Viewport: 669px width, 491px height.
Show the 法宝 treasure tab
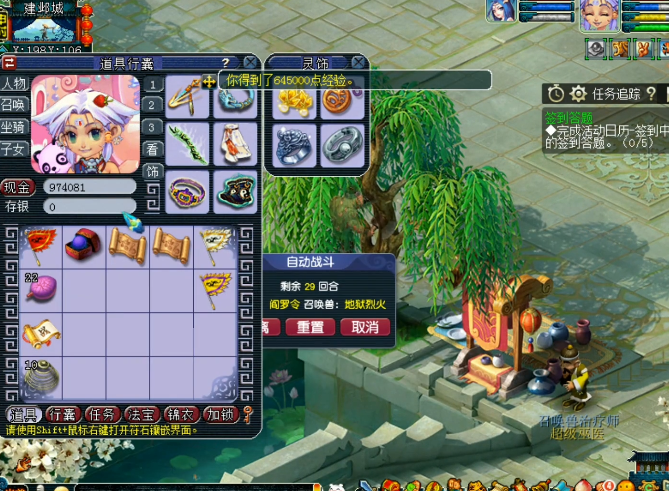tap(141, 414)
